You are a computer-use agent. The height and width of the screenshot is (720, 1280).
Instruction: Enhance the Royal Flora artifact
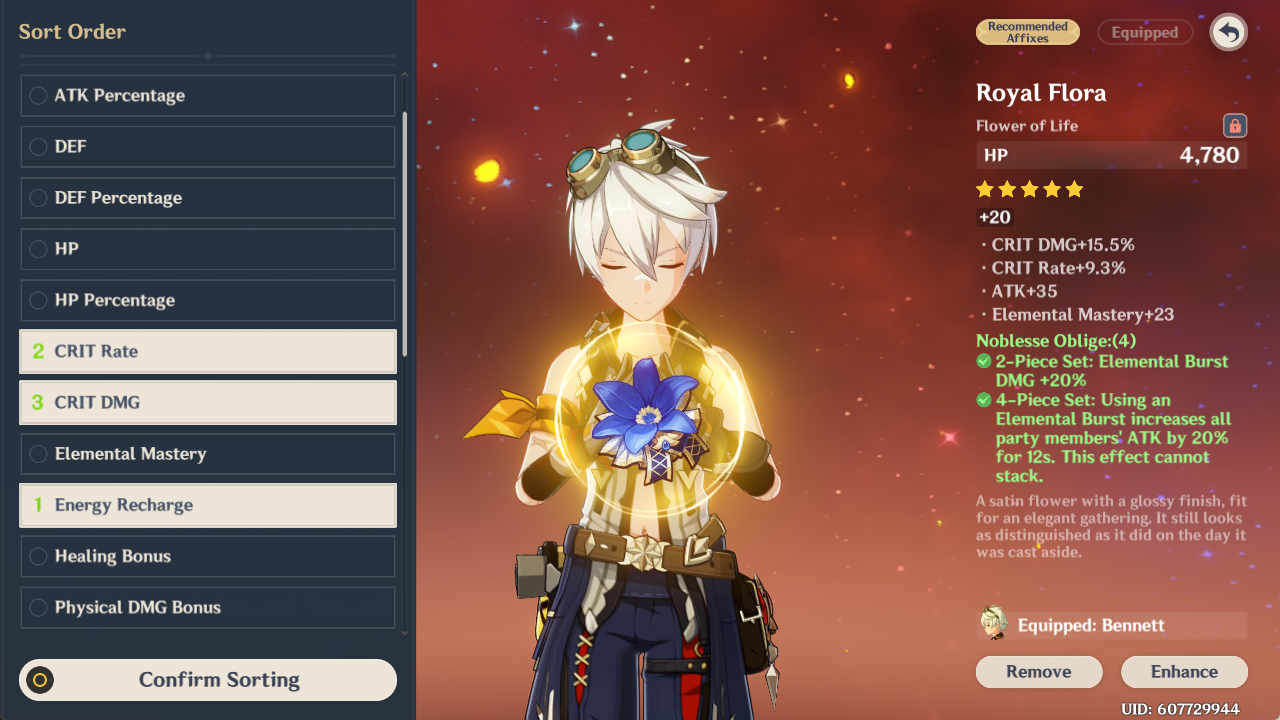pos(1184,672)
